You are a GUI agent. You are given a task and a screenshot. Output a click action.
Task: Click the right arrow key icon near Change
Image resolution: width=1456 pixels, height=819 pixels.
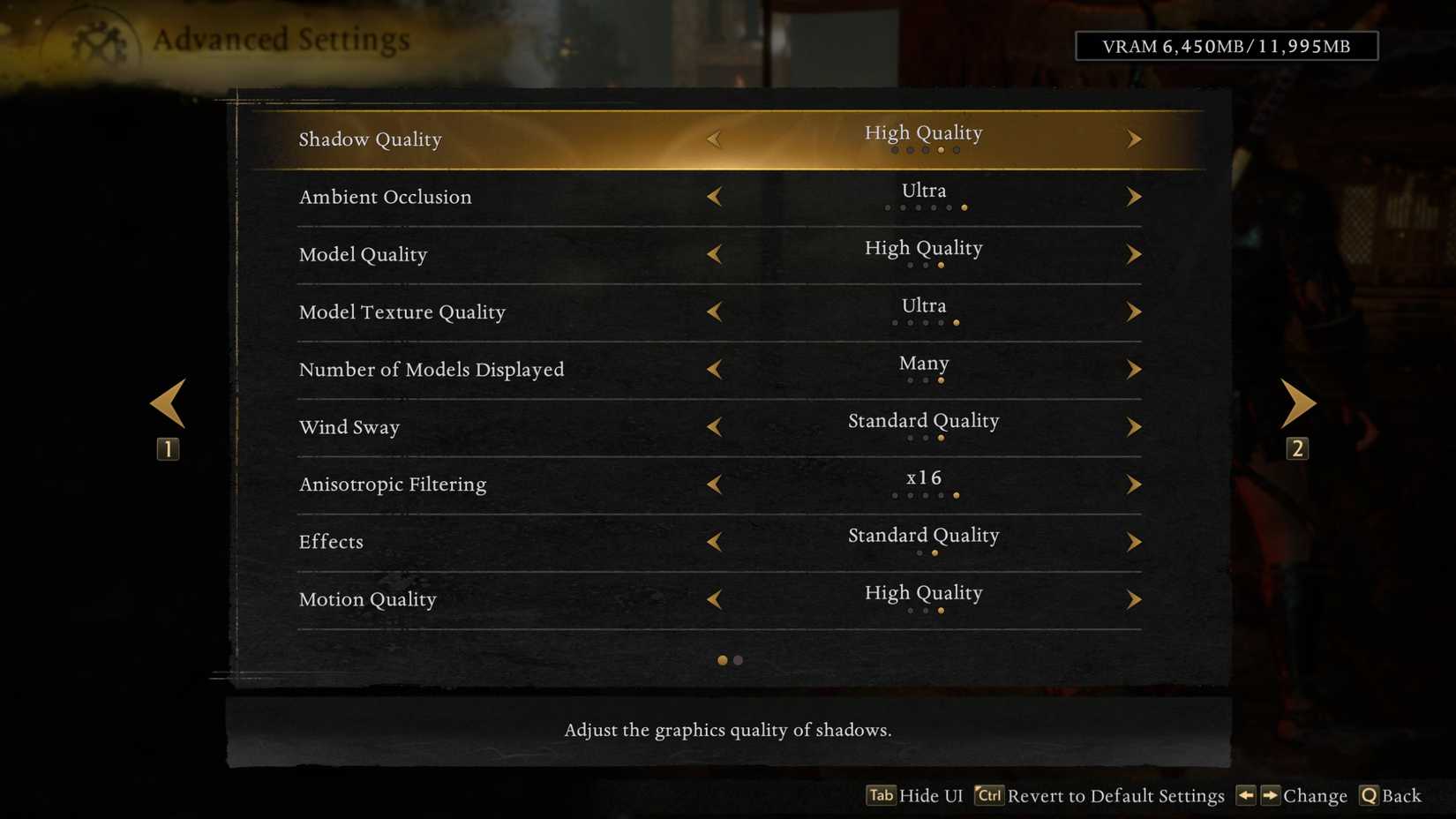click(1269, 795)
